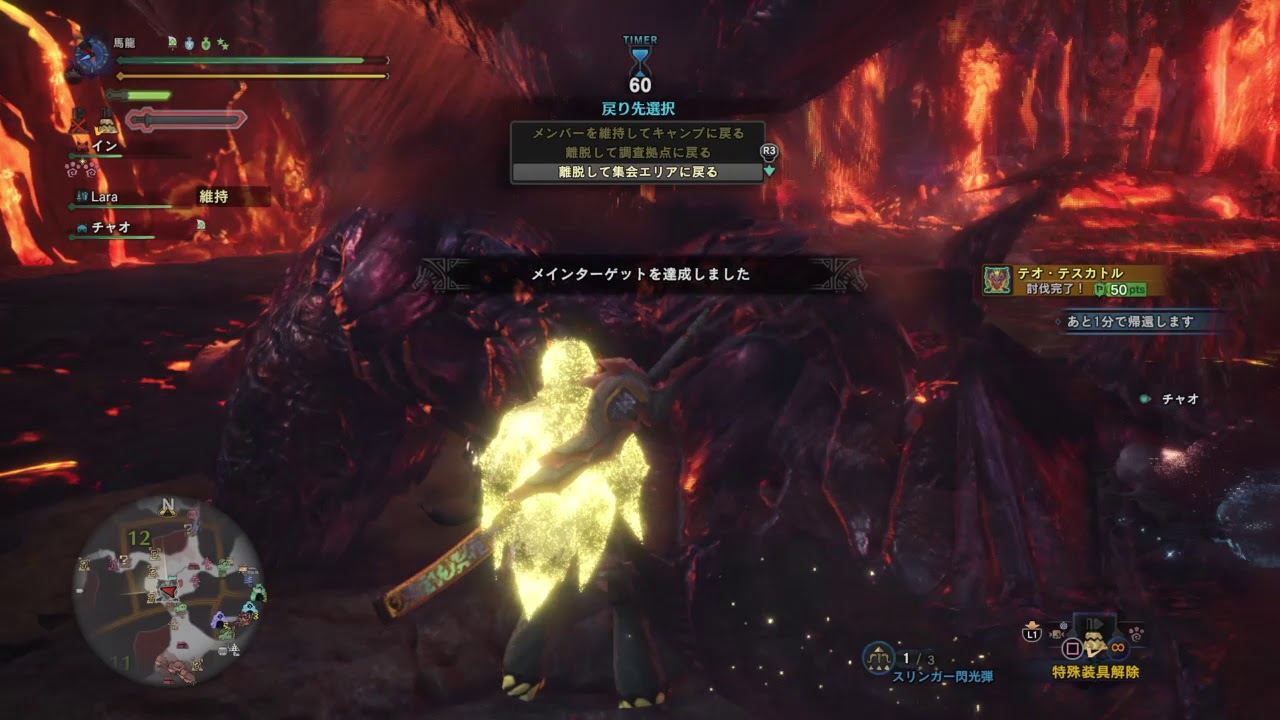The image size is (1280, 720).
Task: Select 離脱して集会エリアに戻る option
Action: tap(638, 172)
